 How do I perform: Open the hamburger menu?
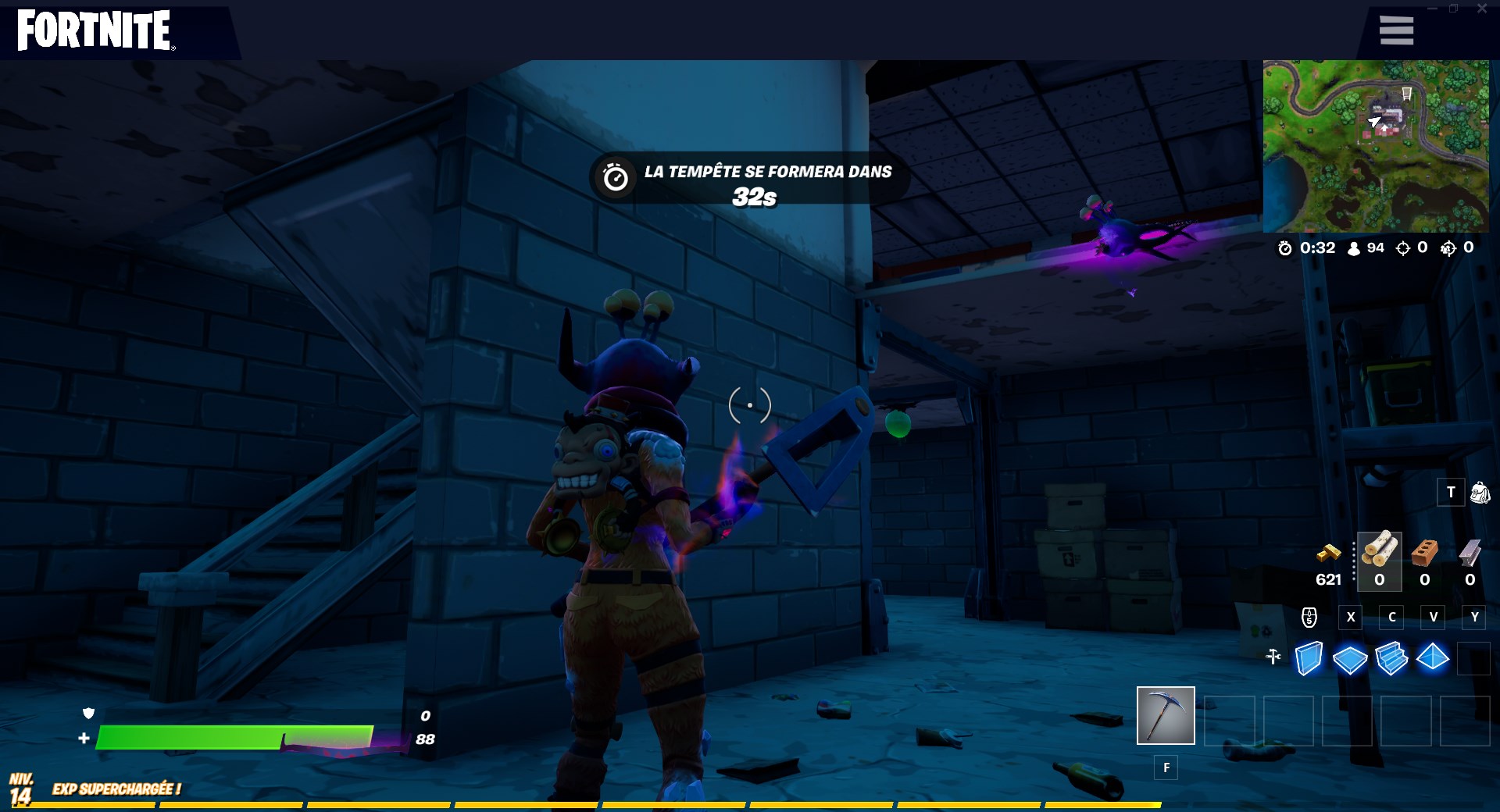tap(1396, 30)
